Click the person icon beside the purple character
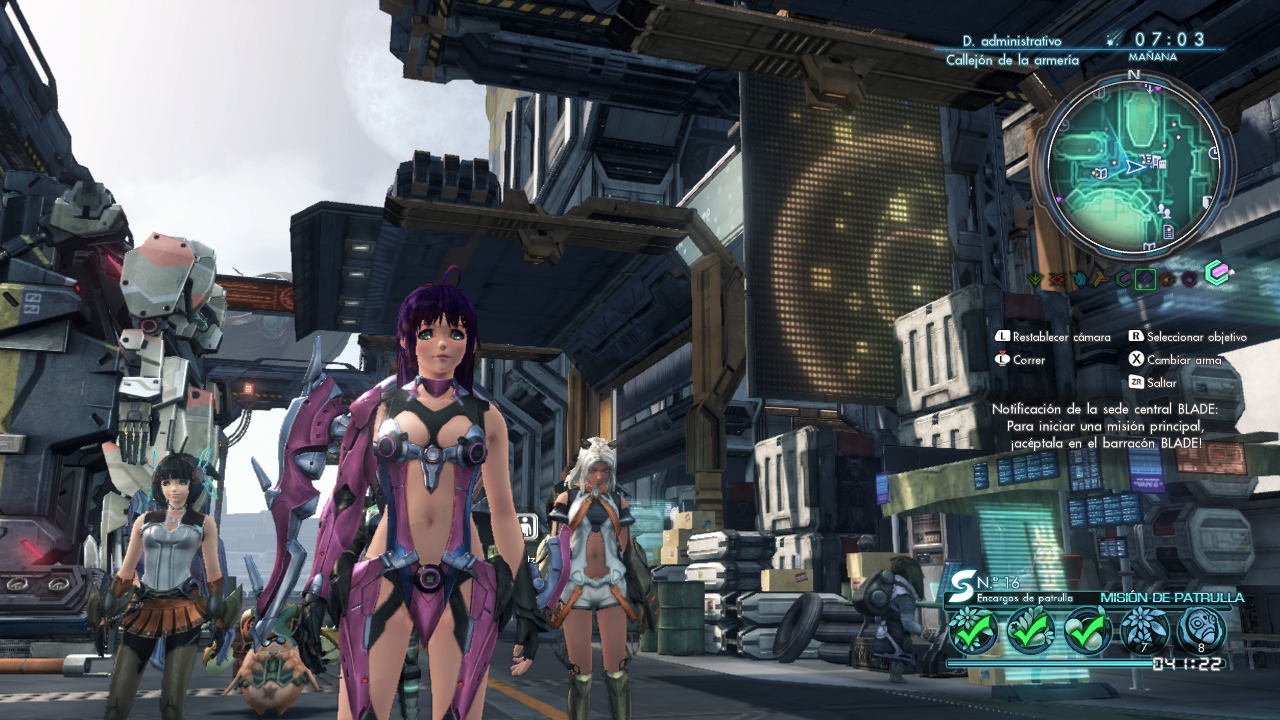The height and width of the screenshot is (720, 1280). point(528,526)
